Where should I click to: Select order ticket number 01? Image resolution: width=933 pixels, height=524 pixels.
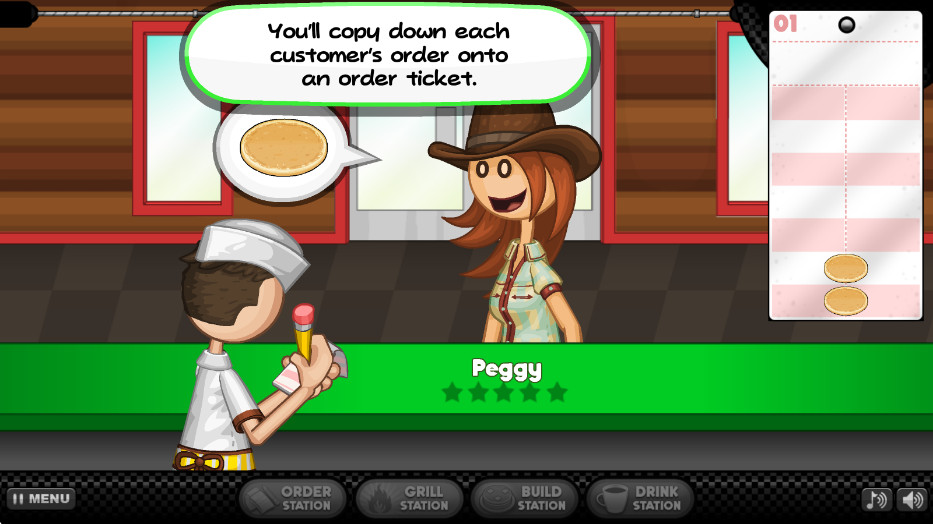pos(845,165)
